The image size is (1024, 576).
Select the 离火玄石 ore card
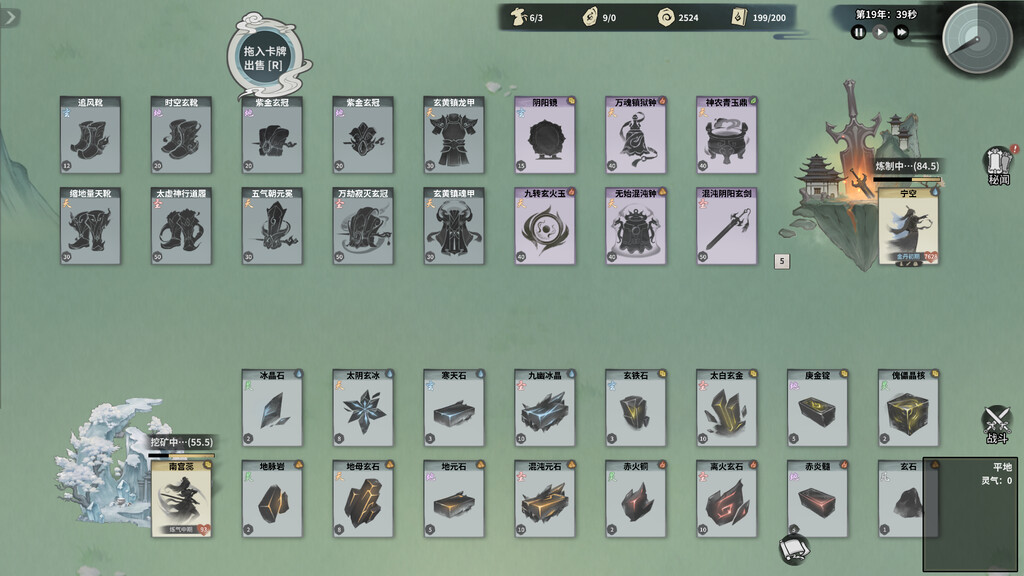click(x=727, y=499)
